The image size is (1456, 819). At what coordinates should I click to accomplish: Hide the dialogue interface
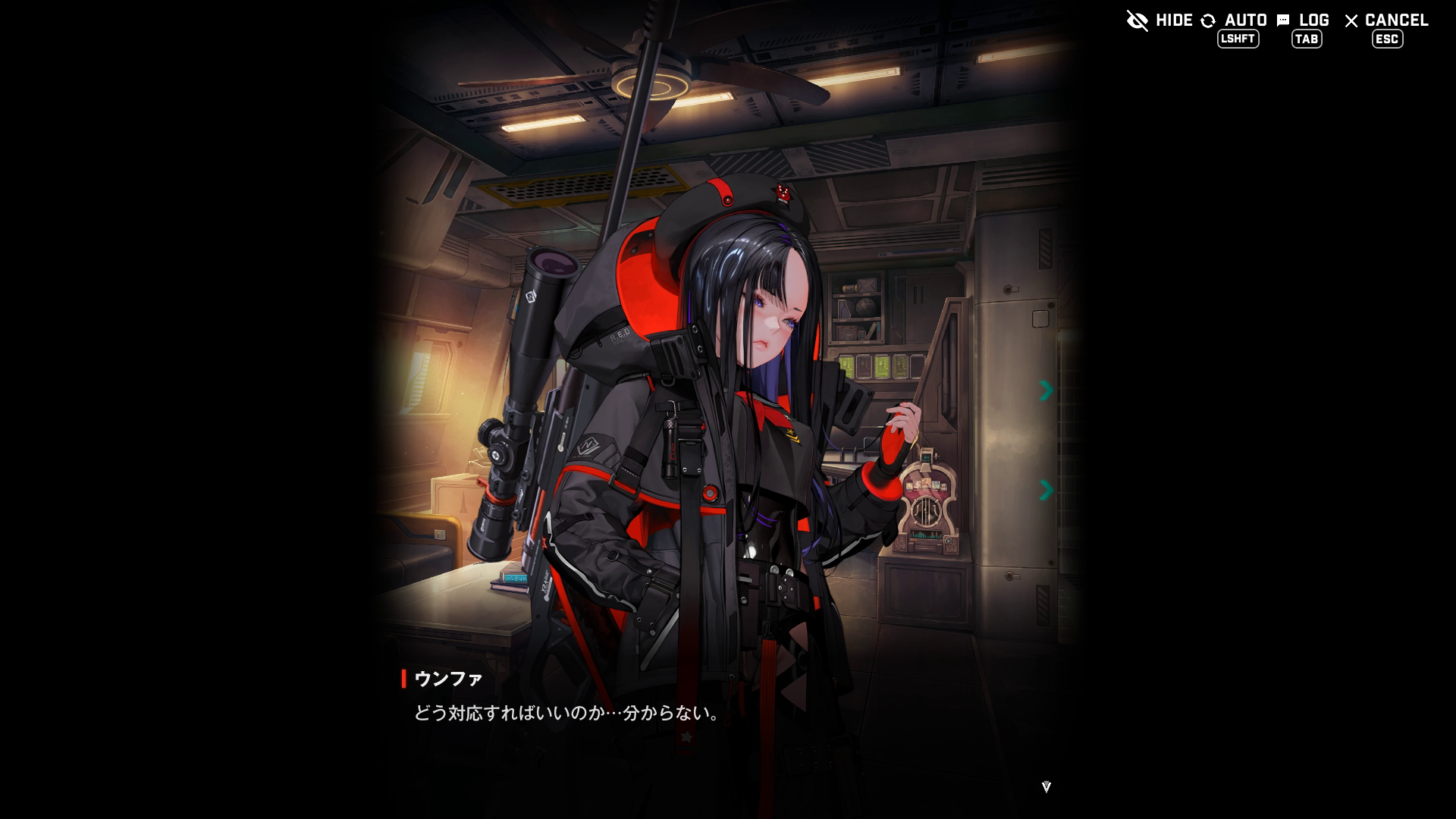pyautogui.click(x=1159, y=20)
